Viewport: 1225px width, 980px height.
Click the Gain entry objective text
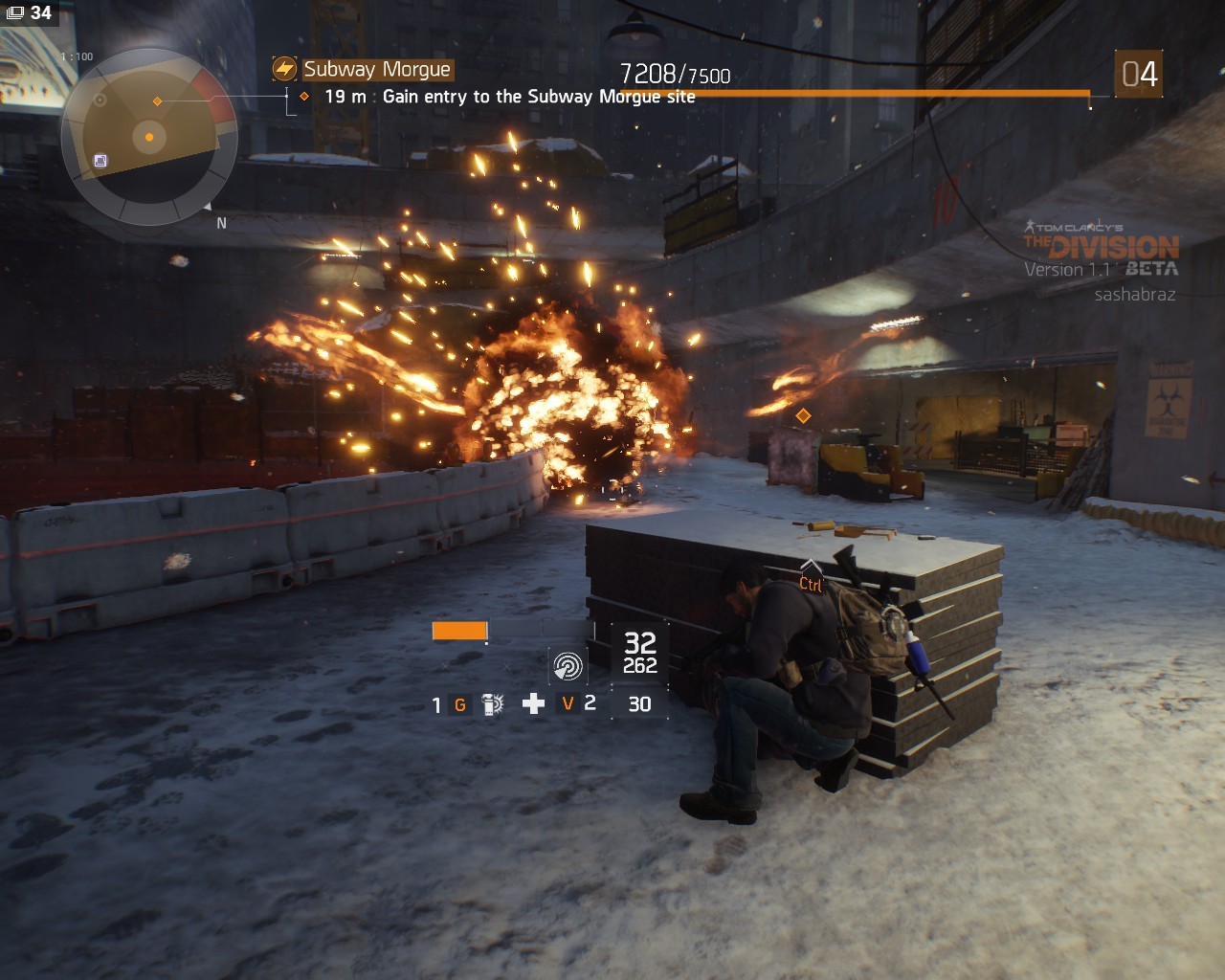[538, 97]
